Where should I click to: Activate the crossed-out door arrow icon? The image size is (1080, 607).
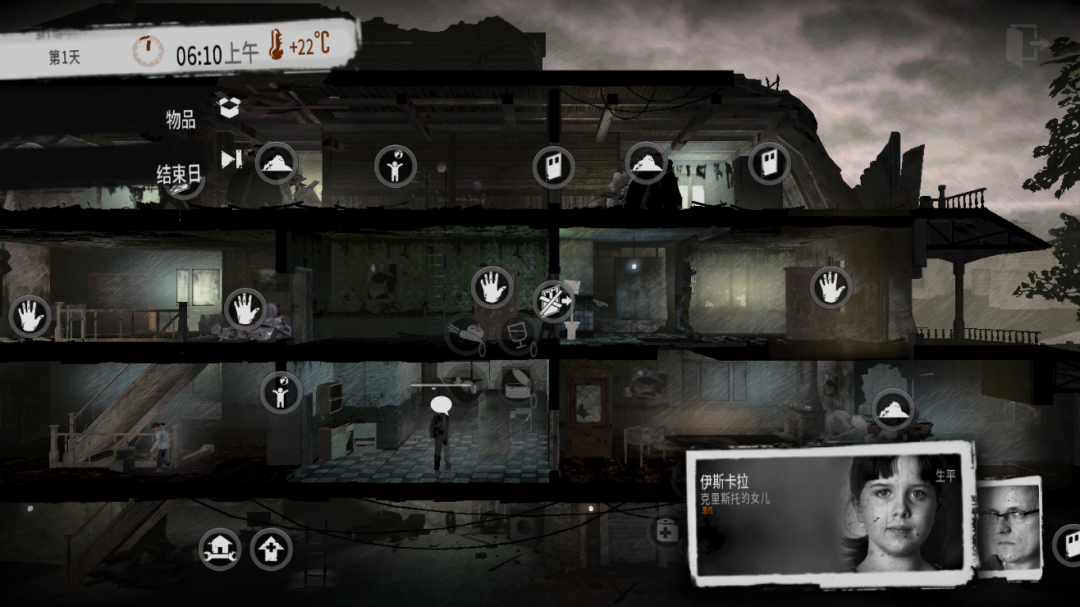pos(552,300)
